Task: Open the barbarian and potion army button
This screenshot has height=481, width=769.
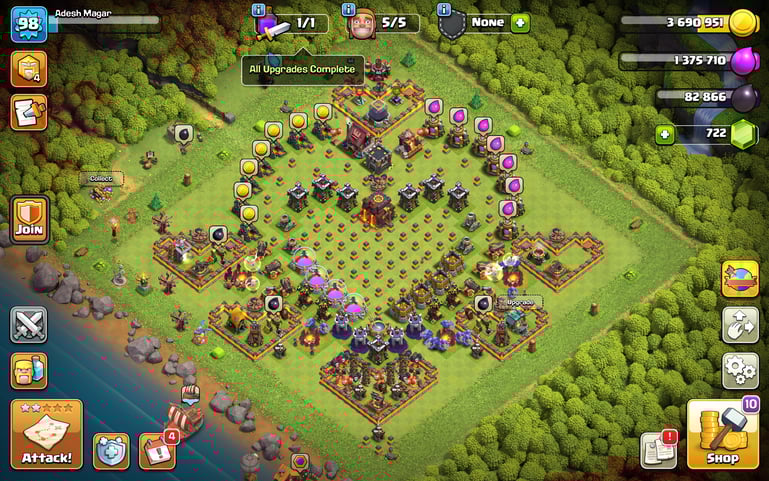Action: pyautogui.click(x=29, y=370)
